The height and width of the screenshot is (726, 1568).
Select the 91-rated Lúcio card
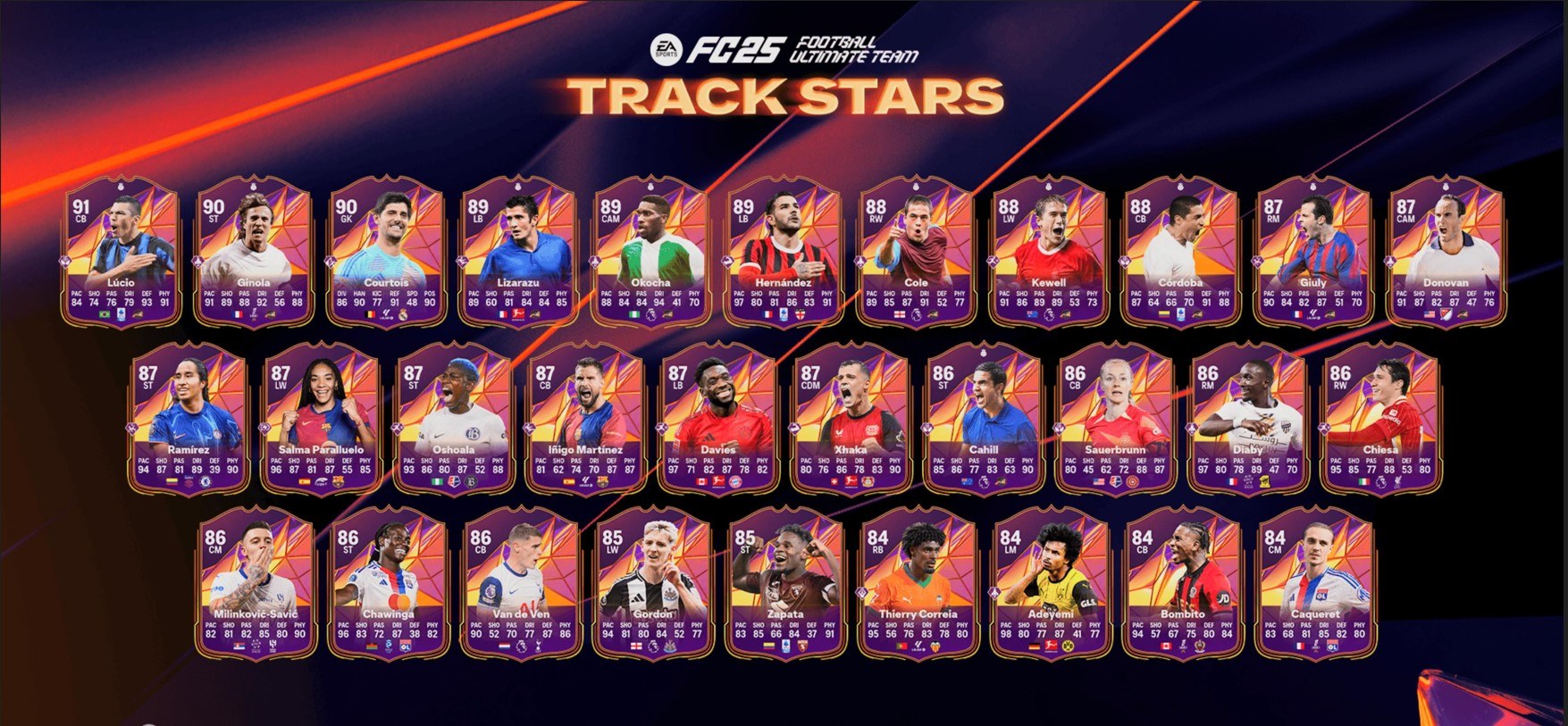[x=121, y=252]
